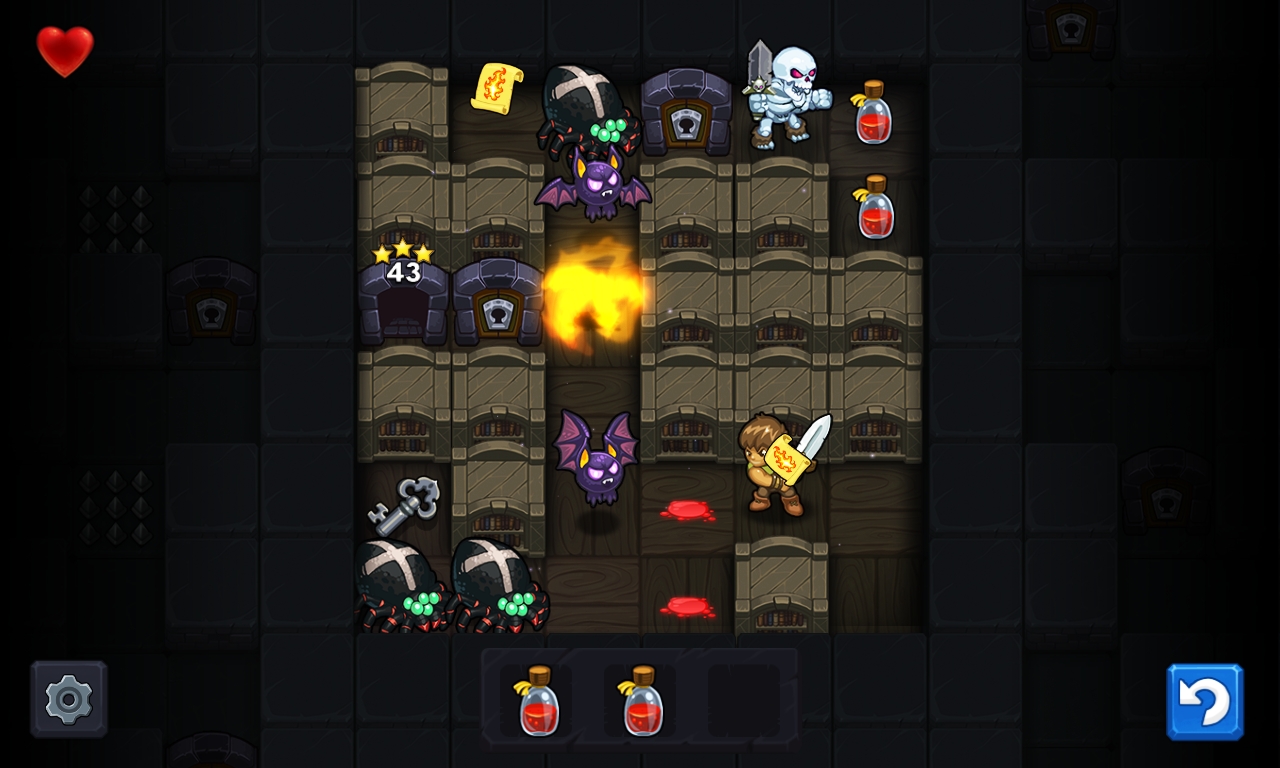Use the first red potion in the inventory bar
The image size is (1280, 768).
538,700
